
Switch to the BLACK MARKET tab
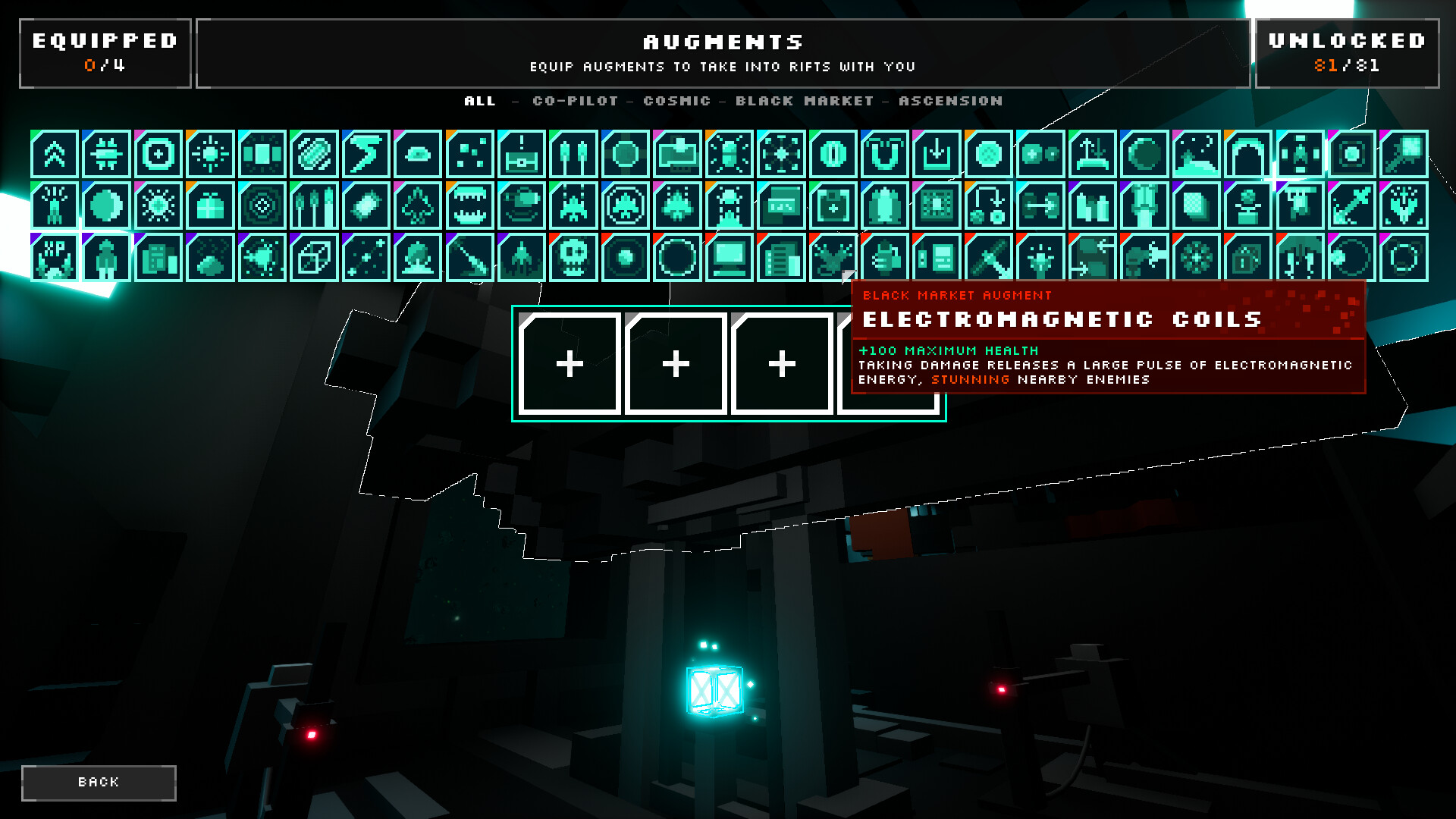pos(804,100)
